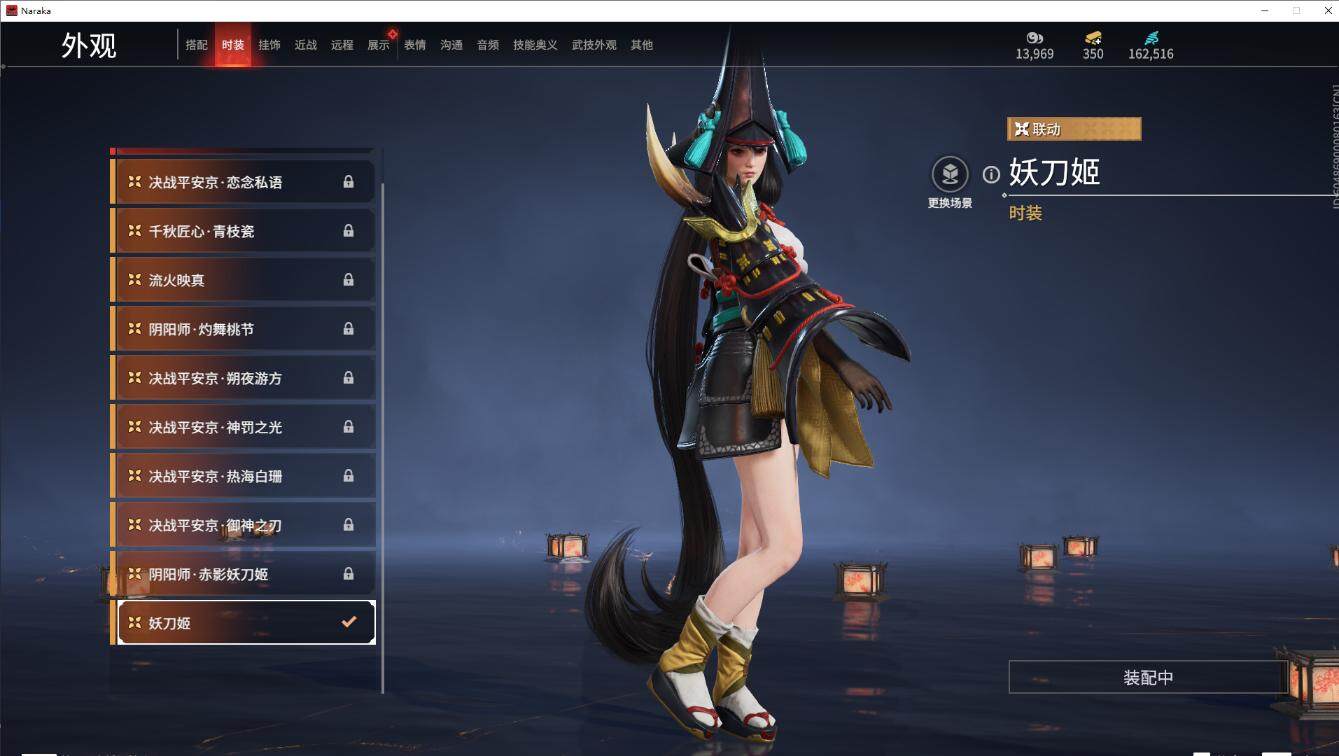This screenshot has width=1339, height=756.
Task: Open the 武技外观 tab
Action: [x=594, y=45]
